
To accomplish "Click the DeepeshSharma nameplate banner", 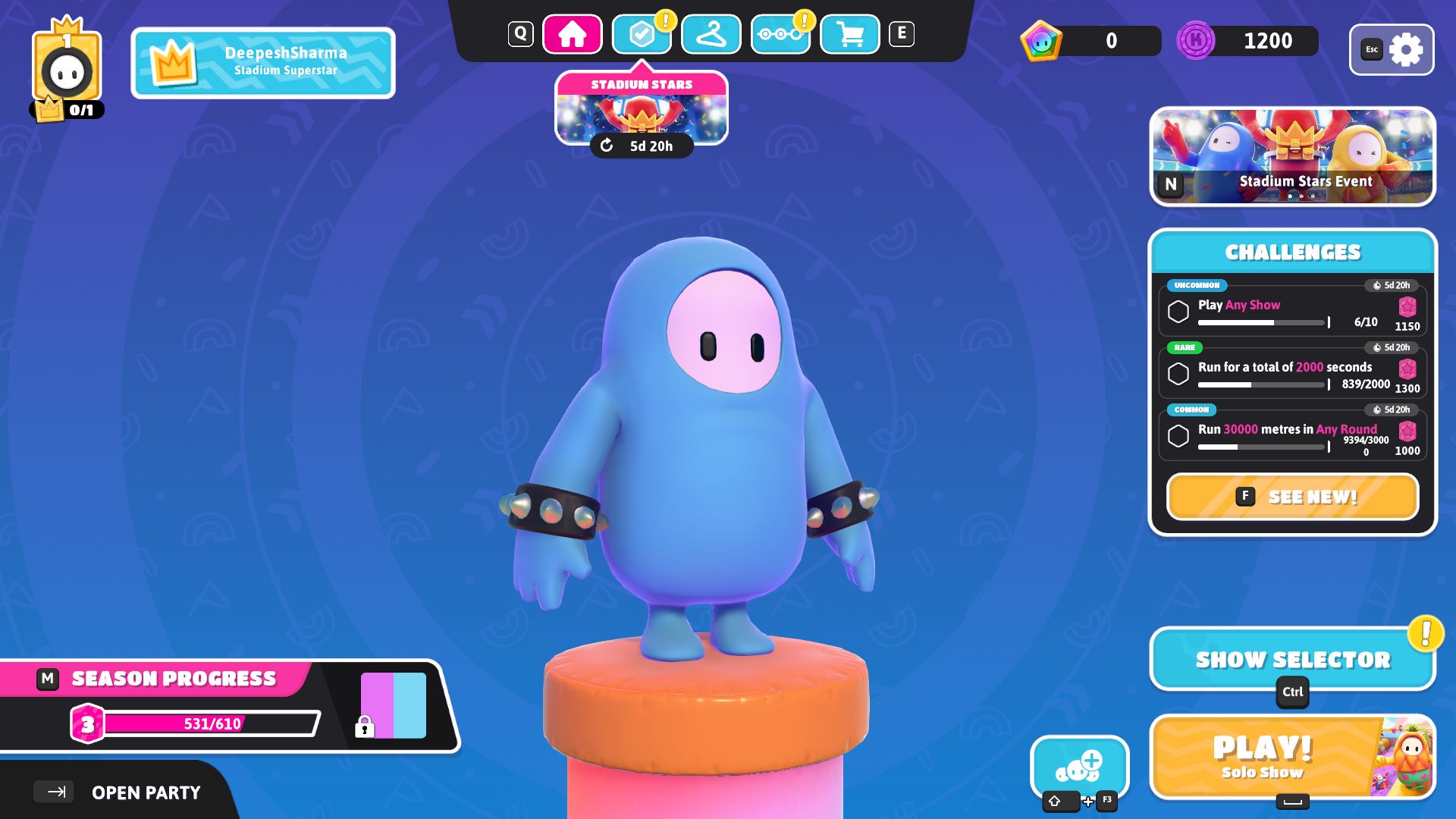I will (x=263, y=63).
